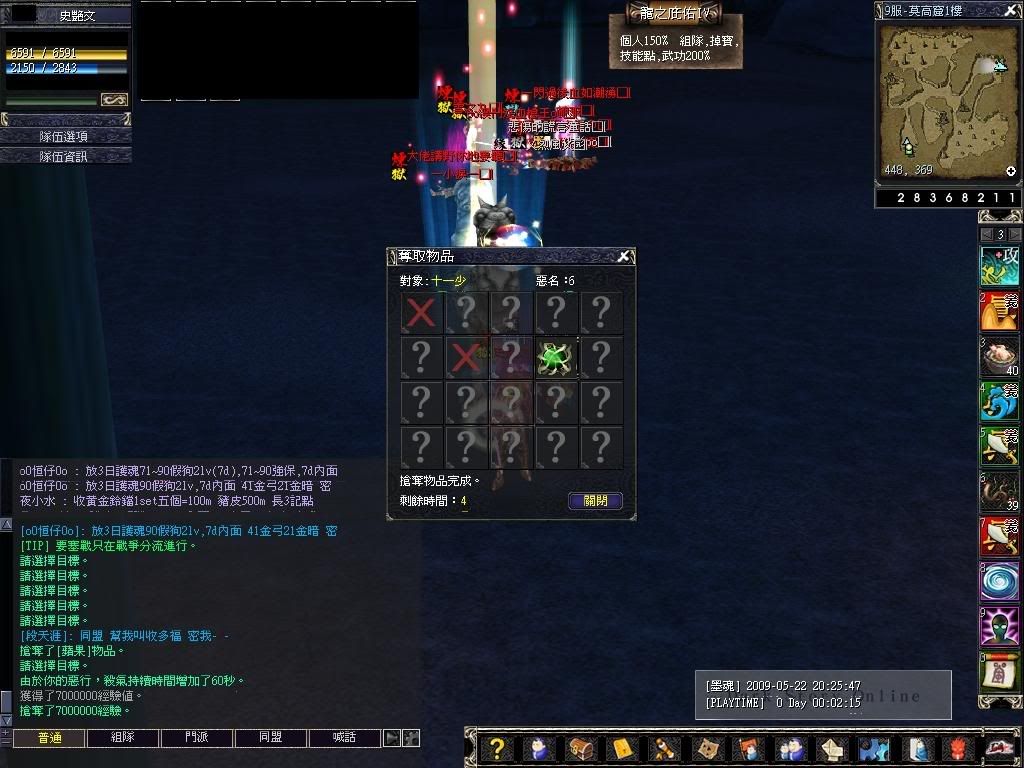Switch to the 門派 chat tab
The width and height of the screenshot is (1024, 768).
(196, 738)
